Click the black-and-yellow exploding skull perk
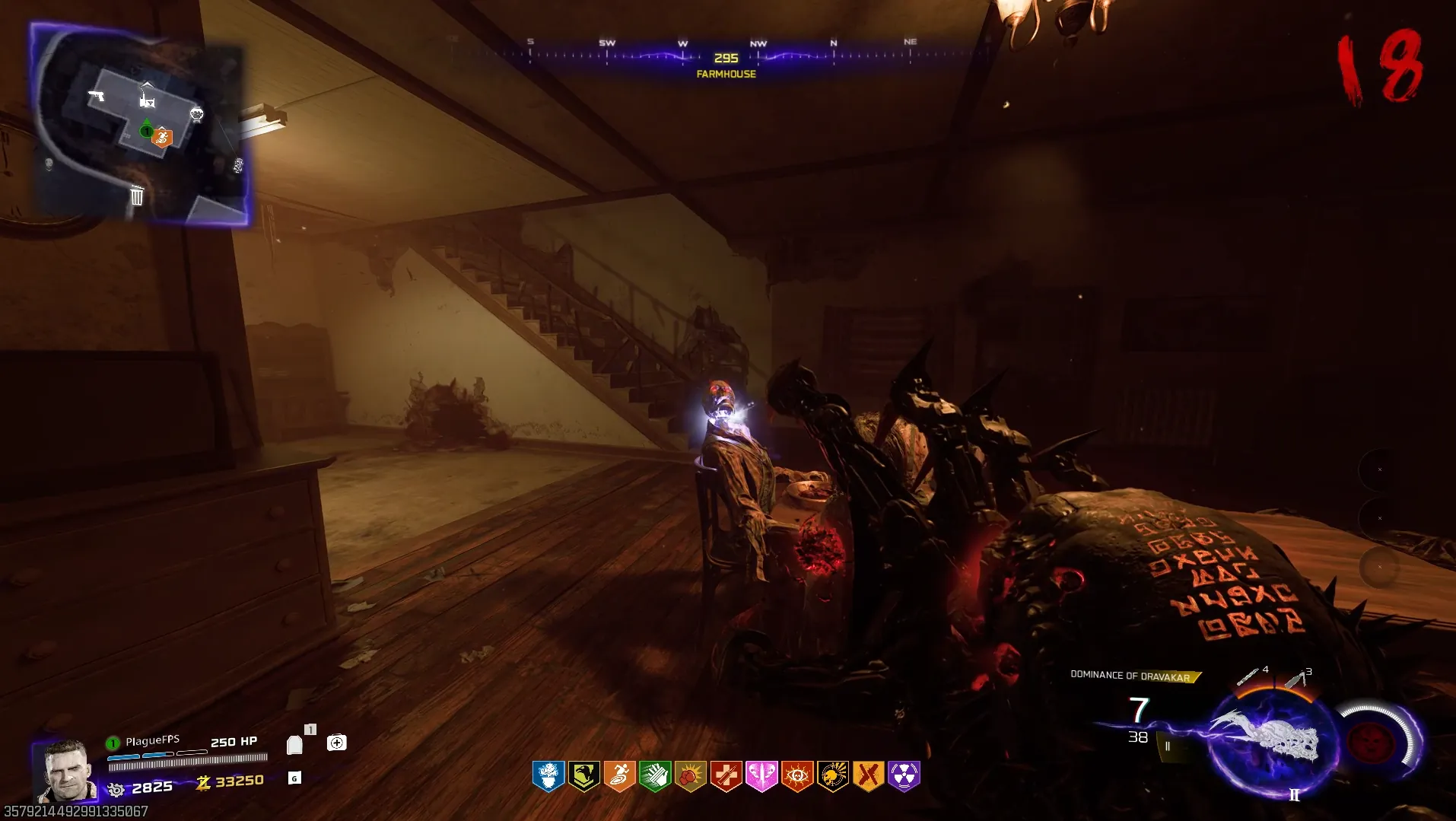The image size is (1456, 821). [x=833, y=776]
